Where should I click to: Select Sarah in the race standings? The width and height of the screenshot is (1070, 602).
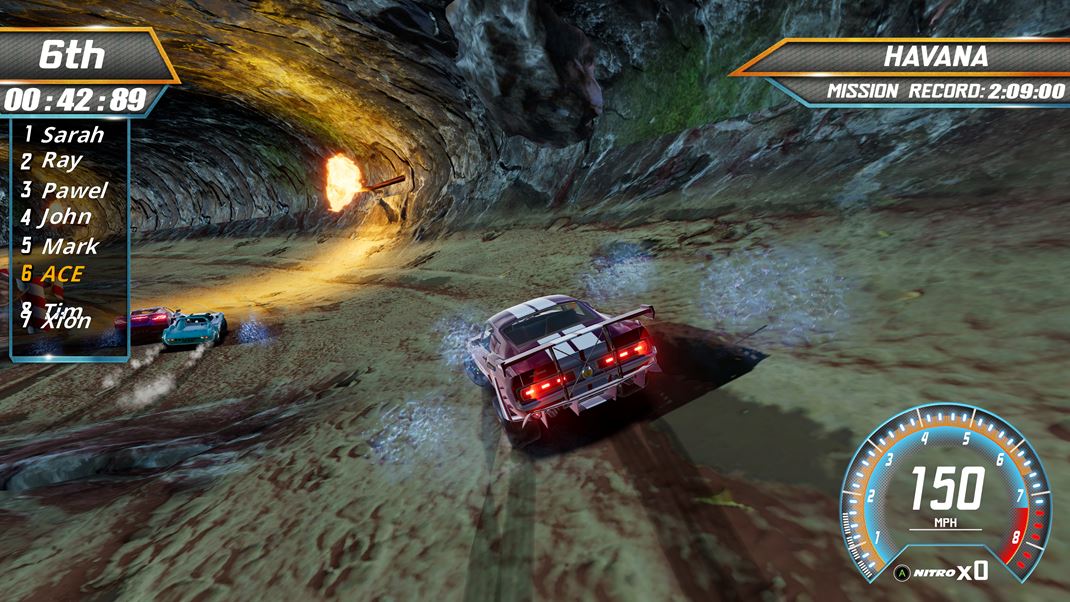[x=64, y=135]
